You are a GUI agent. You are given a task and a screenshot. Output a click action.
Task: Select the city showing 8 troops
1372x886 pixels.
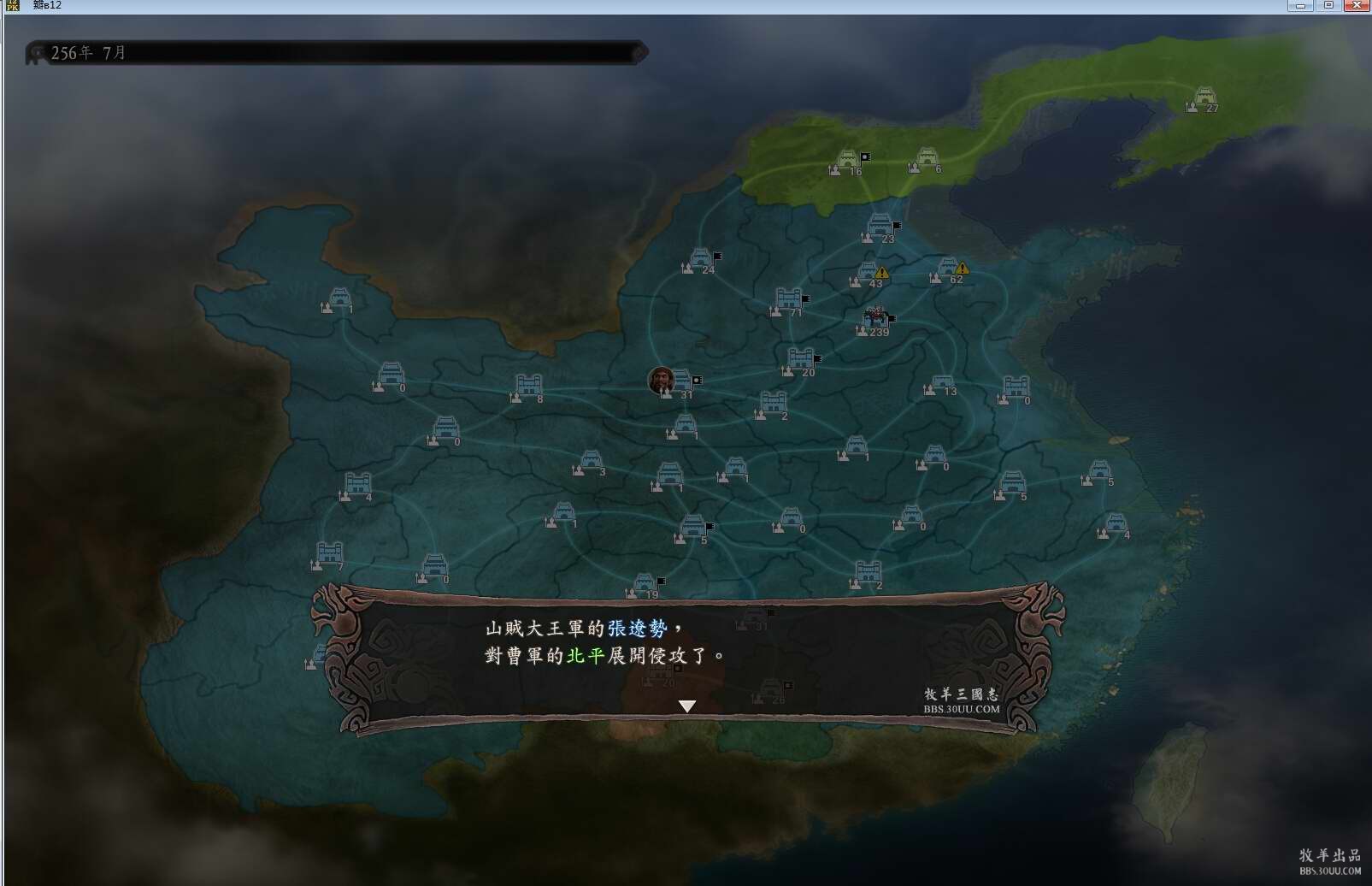tap(529, 386)
